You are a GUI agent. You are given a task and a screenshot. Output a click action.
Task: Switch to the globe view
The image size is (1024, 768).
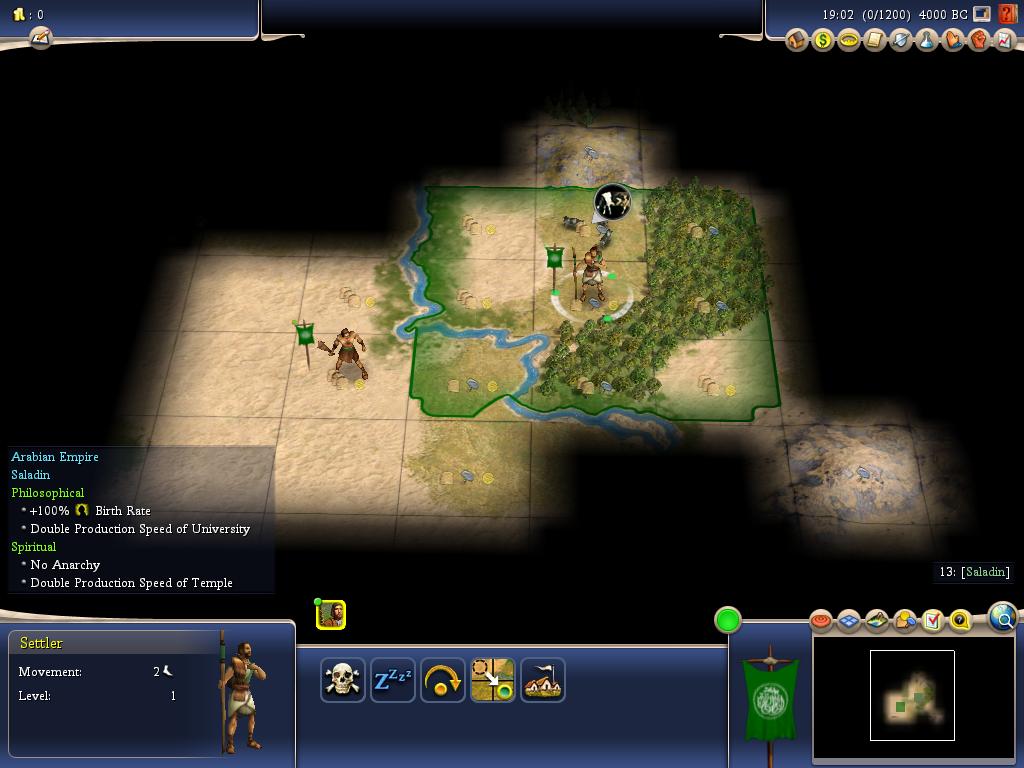point(1003,617)
